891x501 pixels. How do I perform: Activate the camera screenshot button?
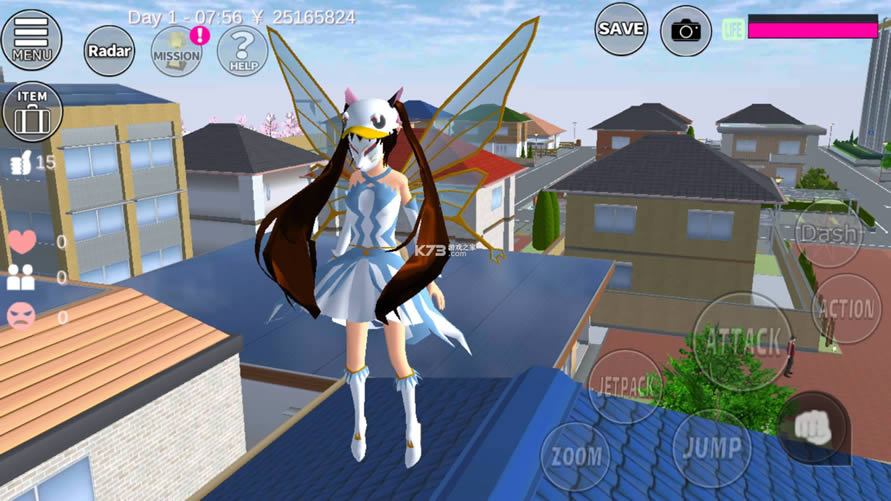tap(686, 31)
